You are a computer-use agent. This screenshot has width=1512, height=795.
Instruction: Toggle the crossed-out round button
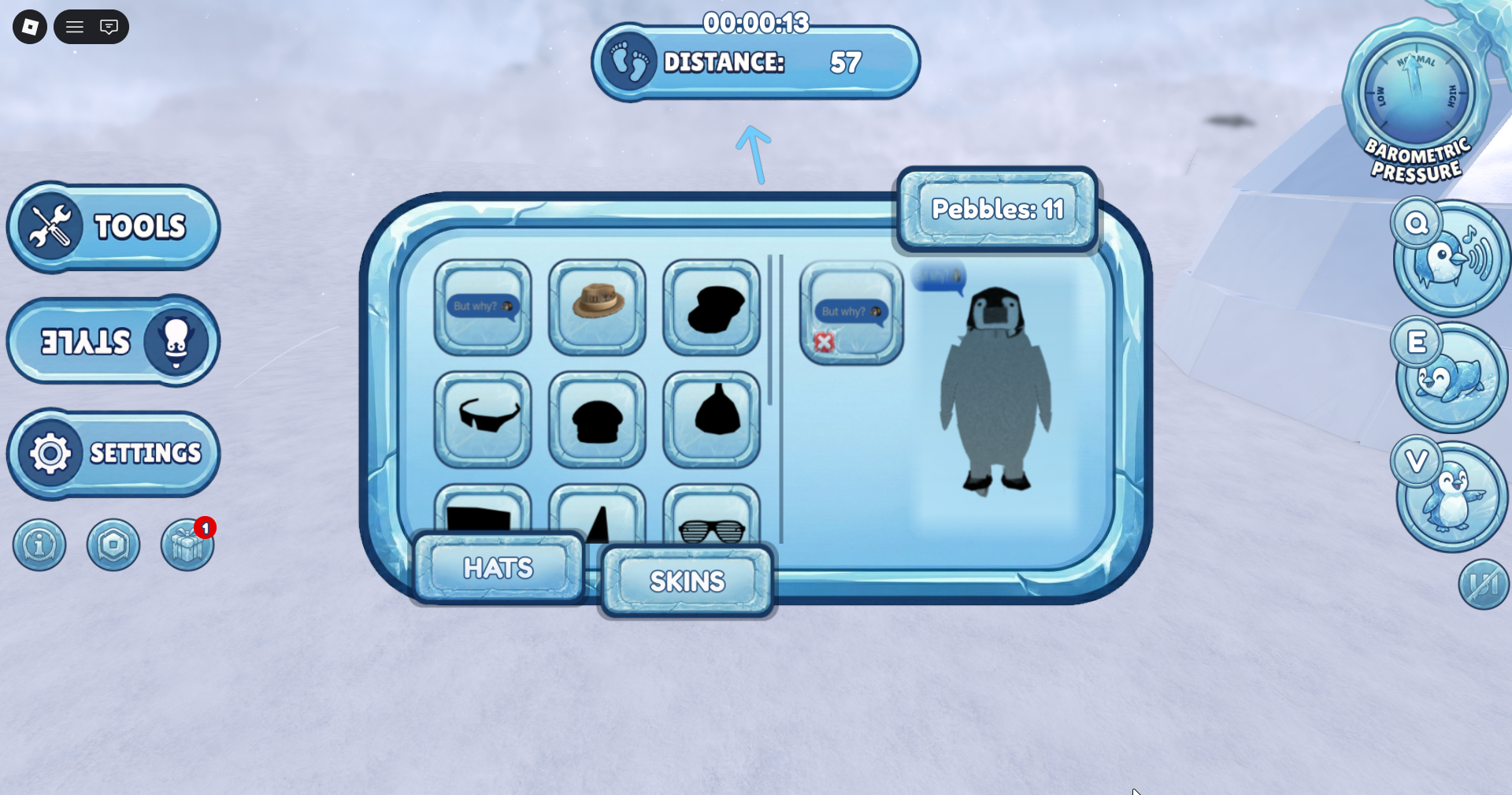click(x=1484, y=584)
